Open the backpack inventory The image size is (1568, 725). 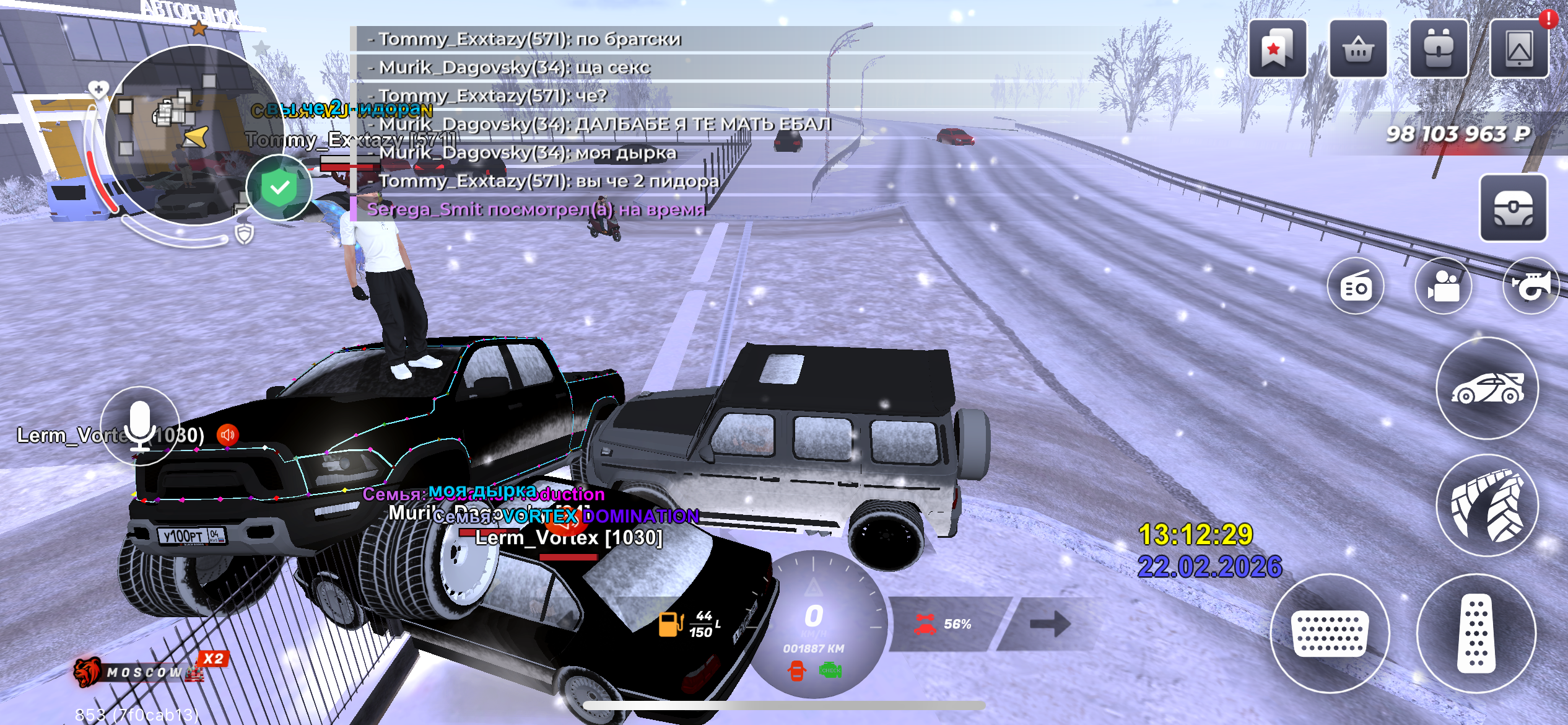pyautogui.click(x=1438, y=48)
